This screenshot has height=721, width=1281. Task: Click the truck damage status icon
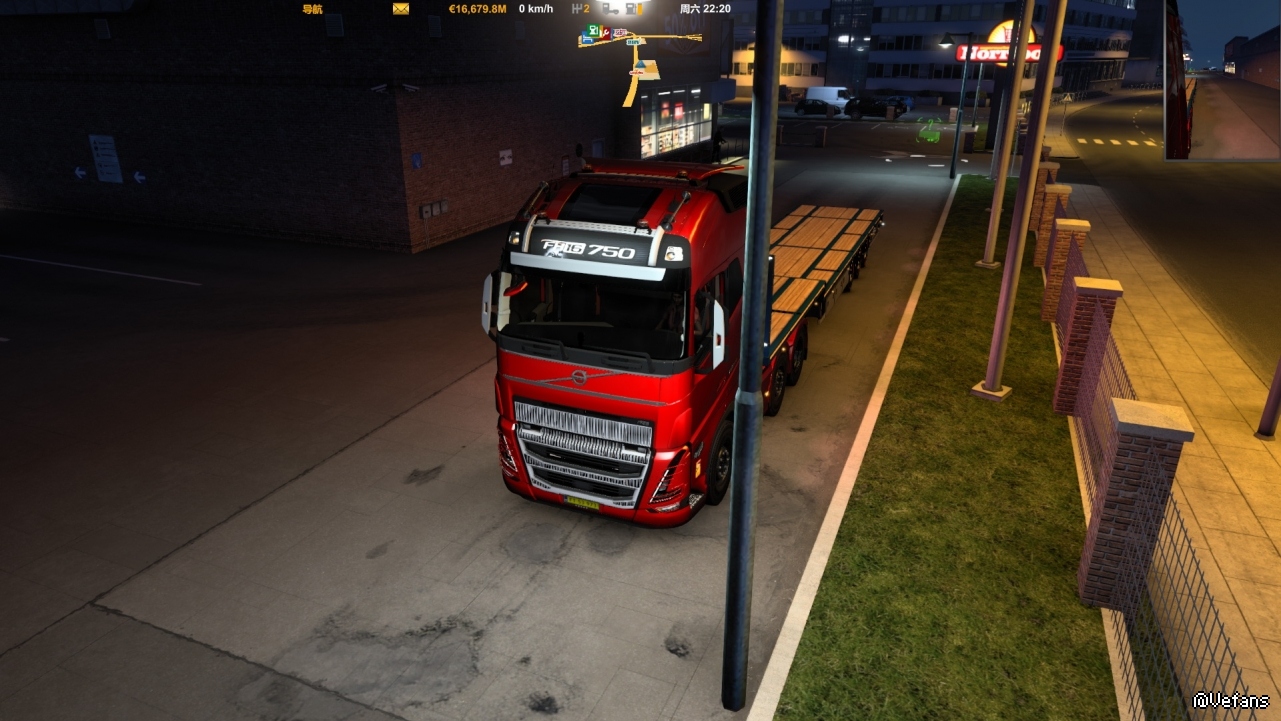click(610, 9)
